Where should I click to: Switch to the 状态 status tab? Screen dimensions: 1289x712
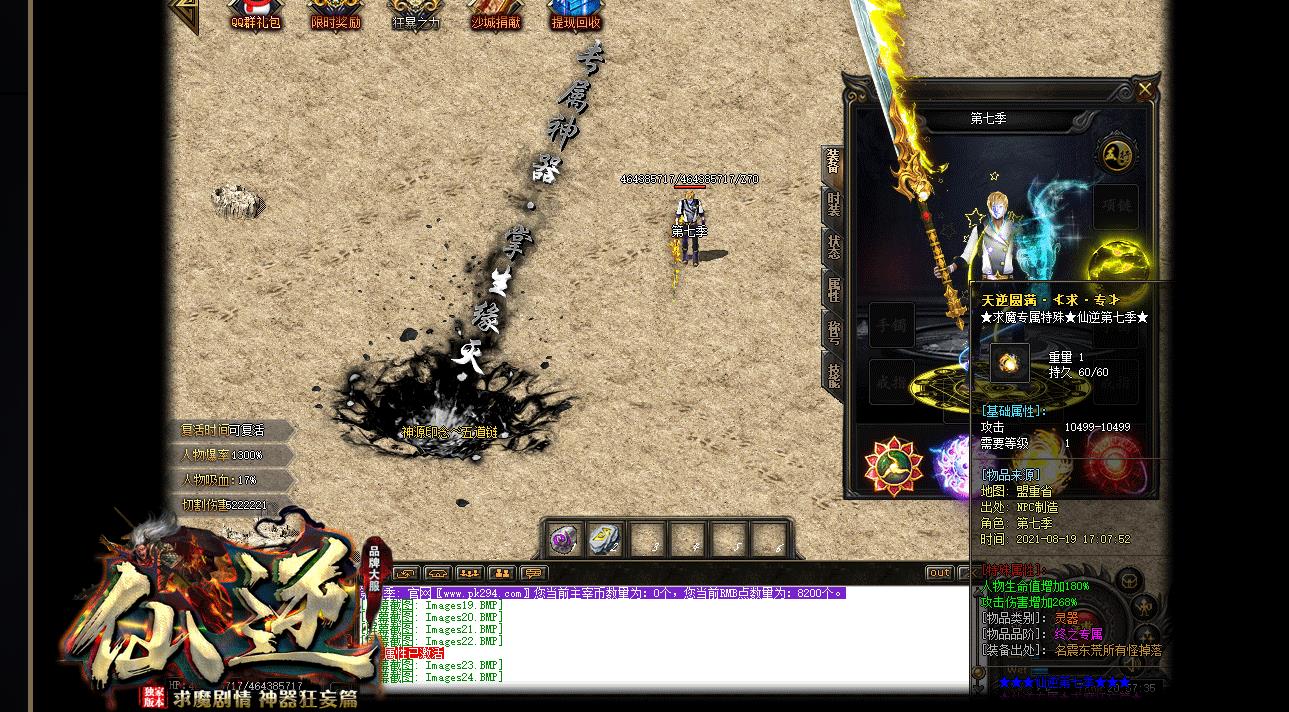[x=833, y=247]
